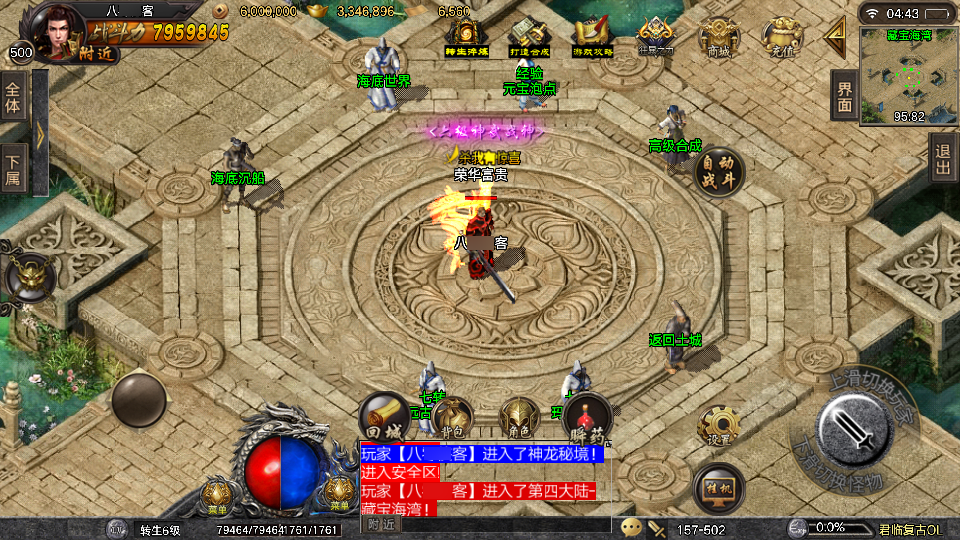Open the 设置 settings gear

coord(718,425)
